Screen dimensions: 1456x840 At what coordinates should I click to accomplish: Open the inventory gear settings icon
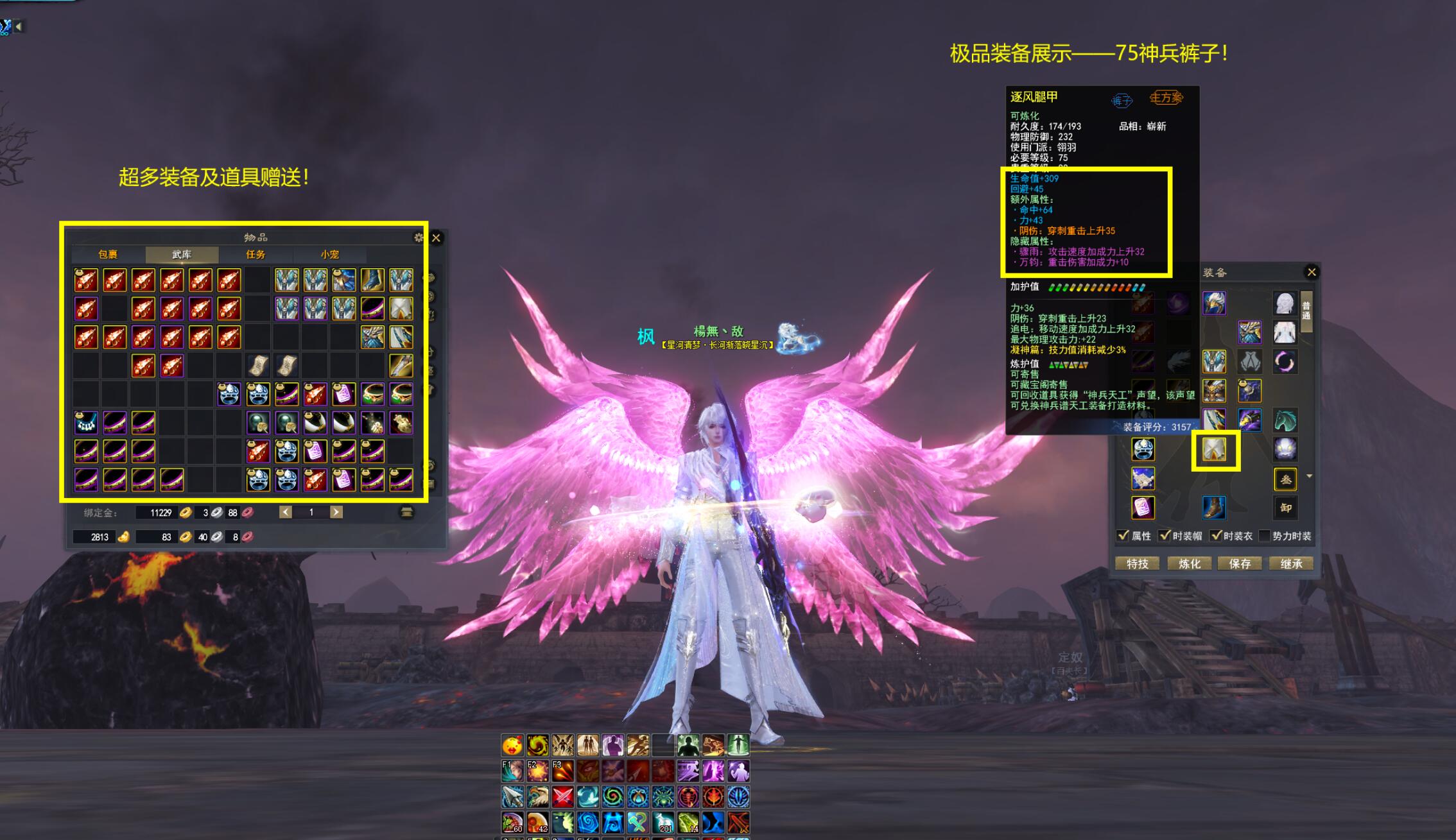click(x=419, y=238)
